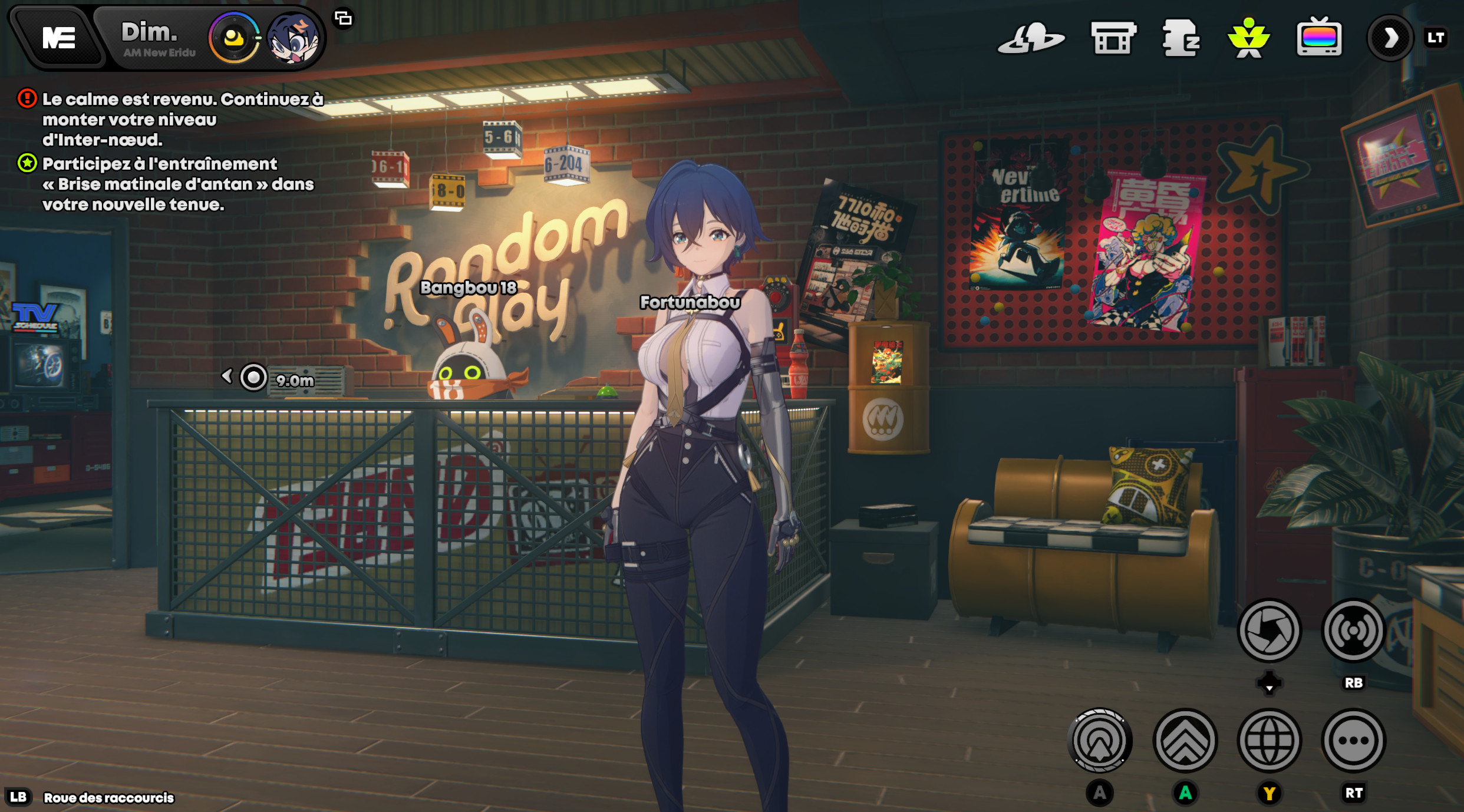Expand the side panel with the LT arrow

click(x=1391, y=38)
